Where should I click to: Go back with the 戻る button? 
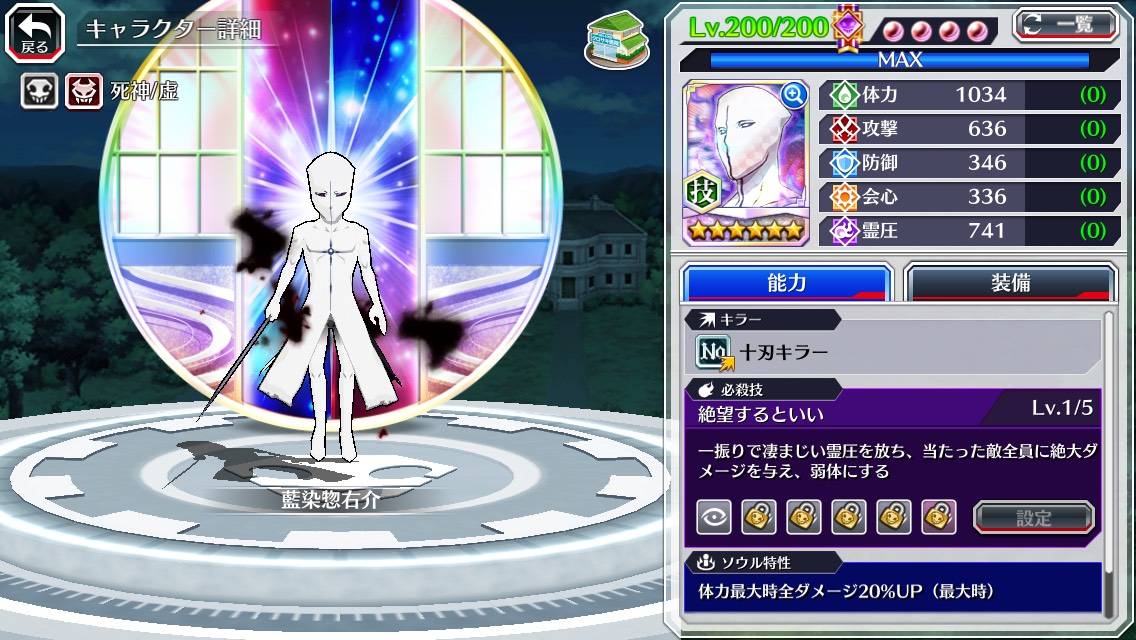35,31
